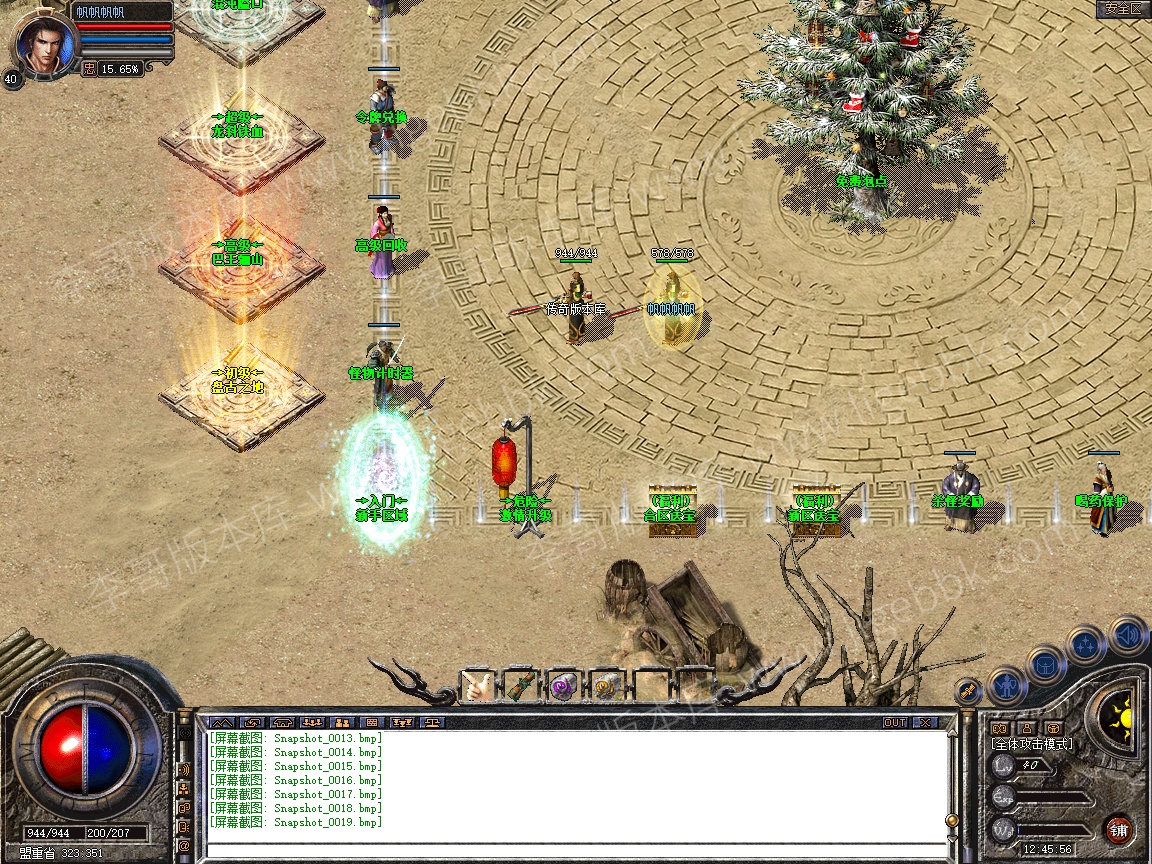Select the orange swirl stone hotbar item
Image resolution: width=1152 pixels, height=864 pixels.
point(606,686)
